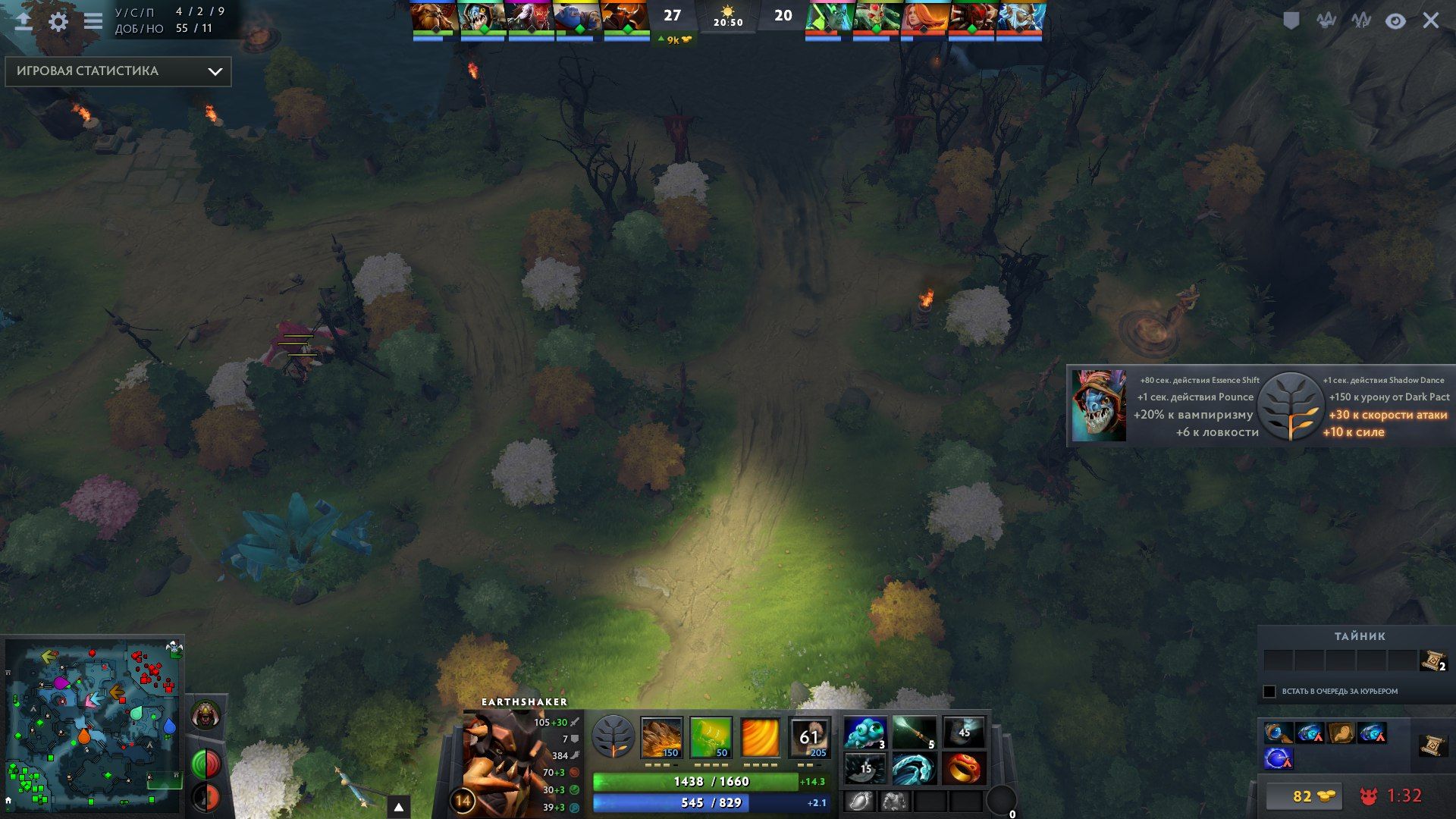1456x819 pixels.
Task: Toggle the eye visibility icon
Action: (x=1395, y=20)
